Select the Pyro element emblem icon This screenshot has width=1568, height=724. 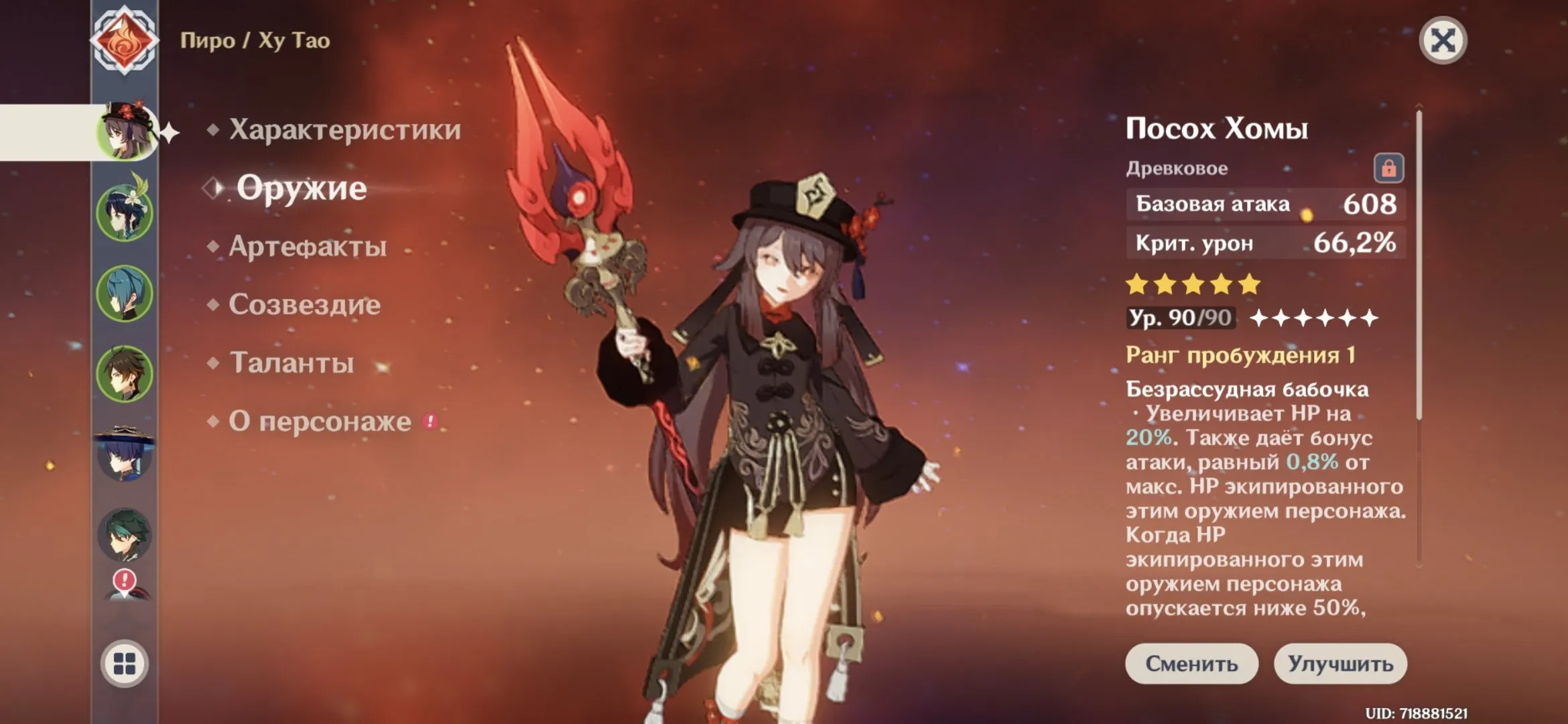point(125,40)
